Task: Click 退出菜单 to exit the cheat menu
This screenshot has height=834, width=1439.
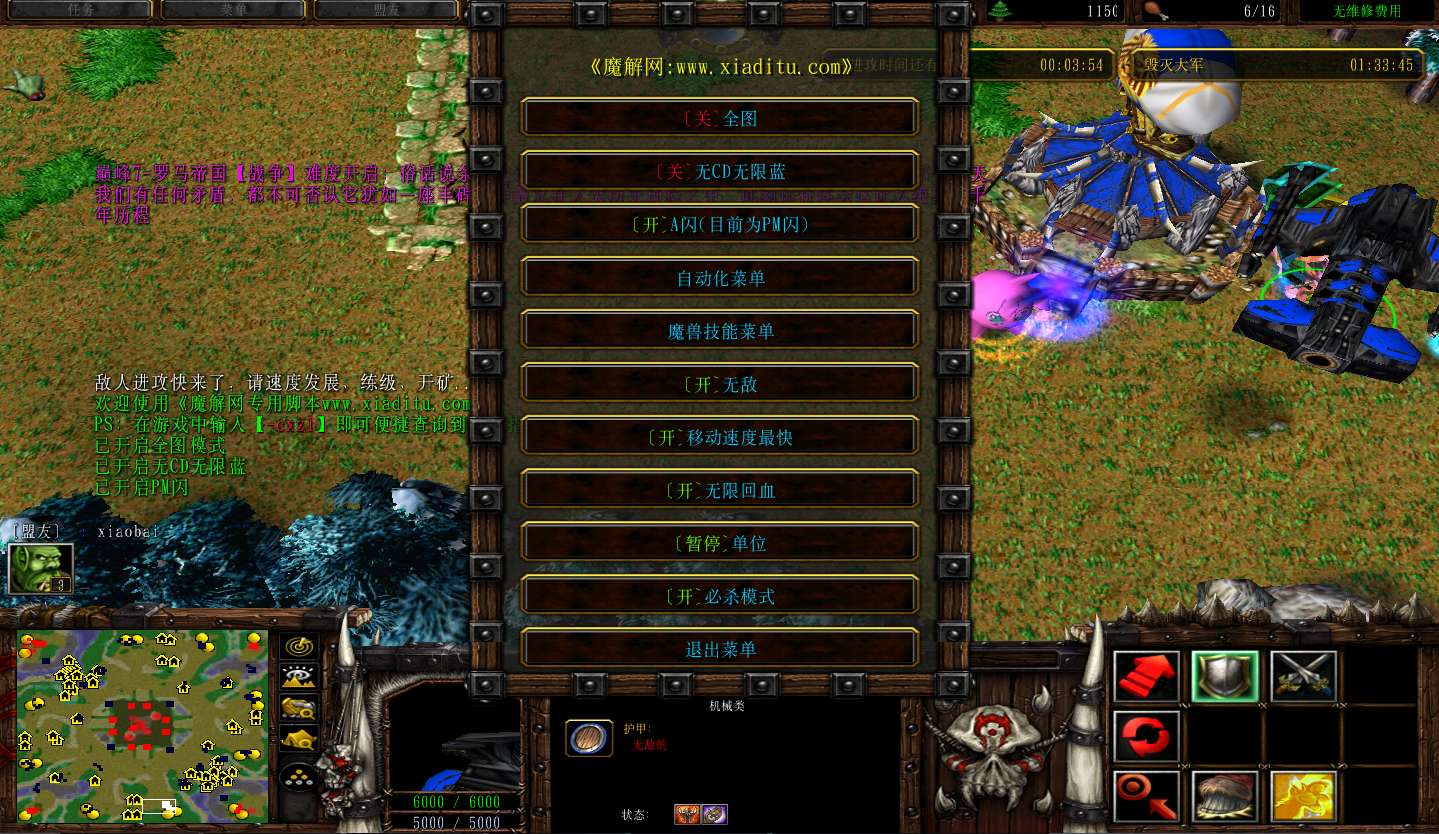Action: [x=719, y=648]
